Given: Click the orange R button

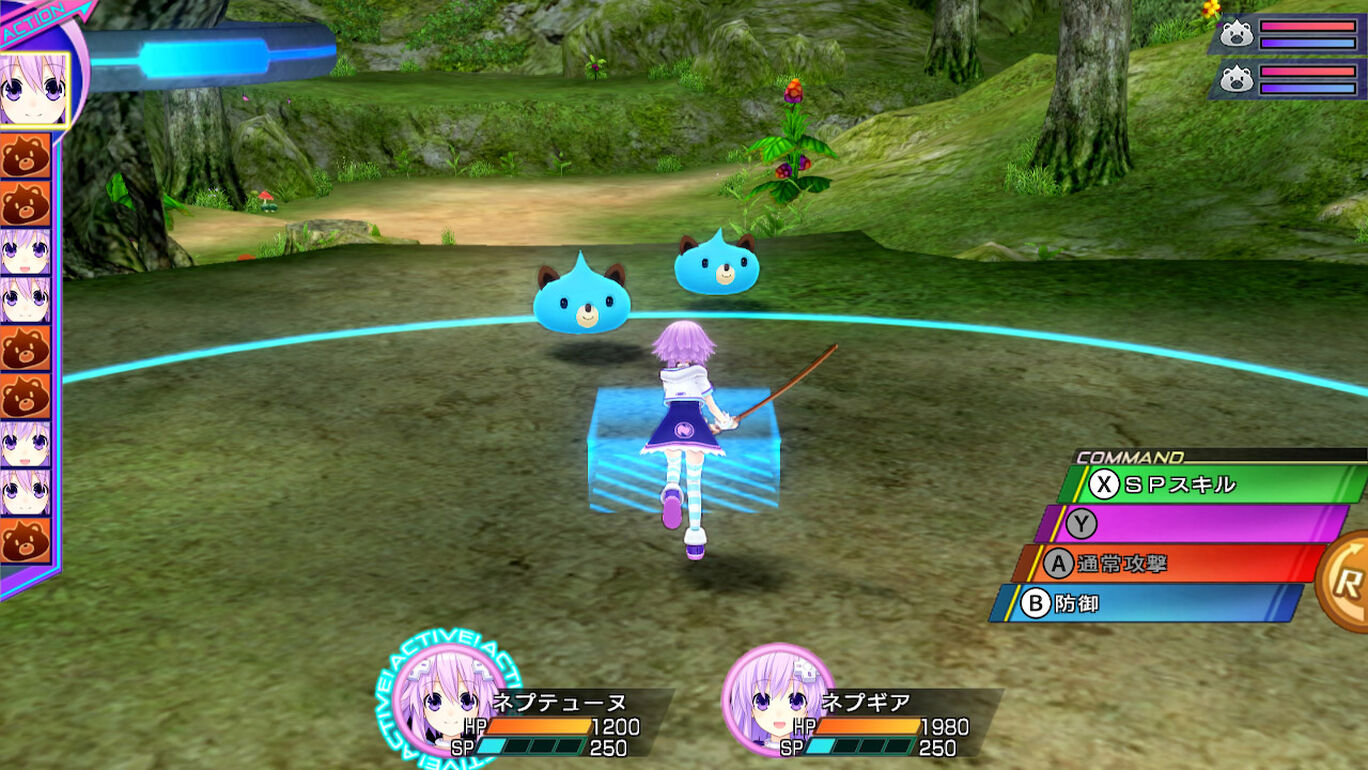Looking at the screenshot, I should point(1345,583).
